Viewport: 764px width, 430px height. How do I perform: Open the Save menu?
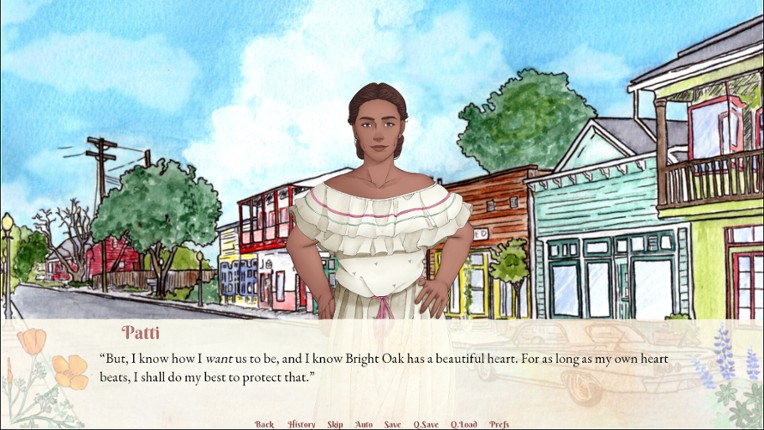(393, 424)
